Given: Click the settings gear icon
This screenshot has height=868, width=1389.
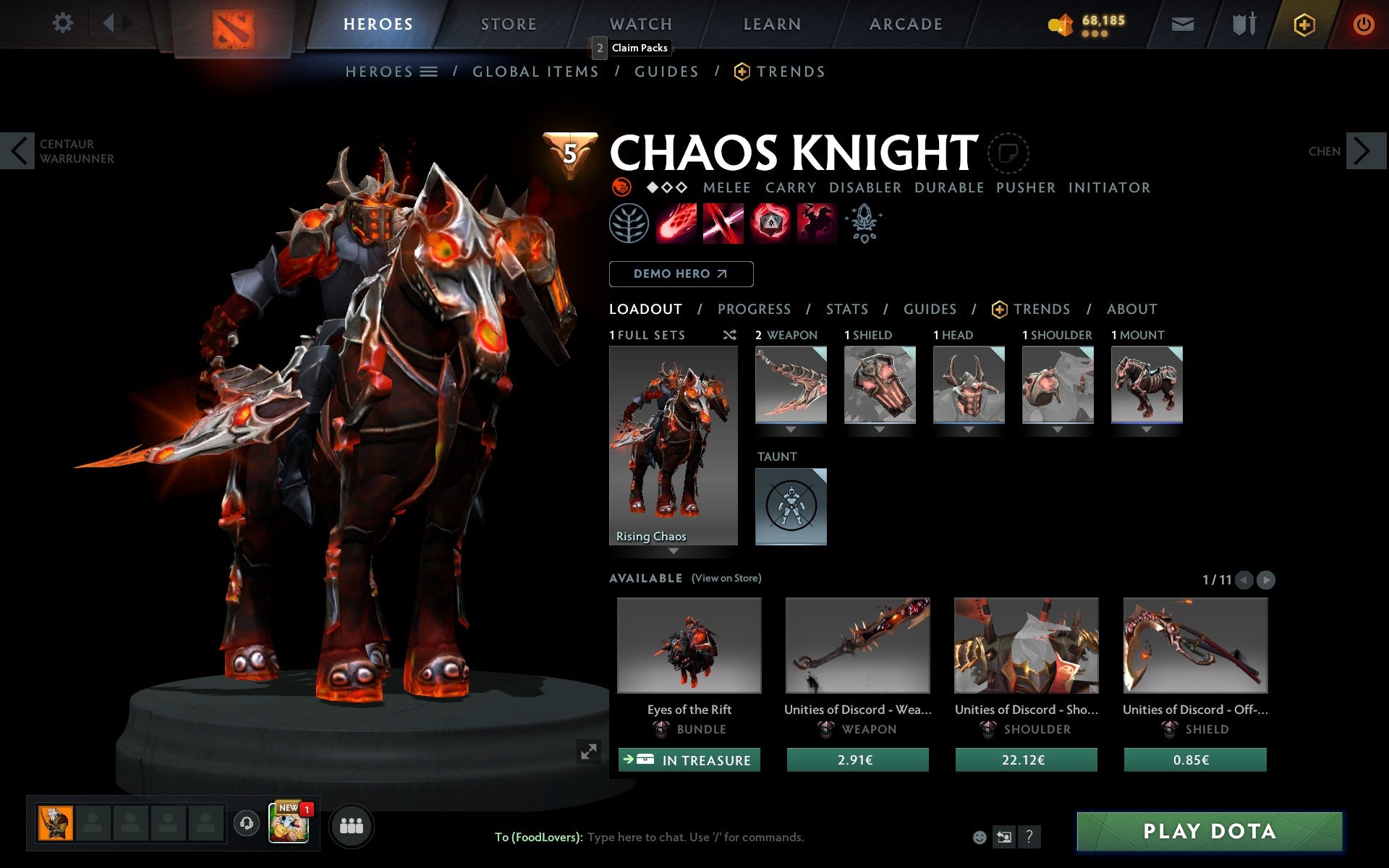Looking at the screenshot, I should tap(64, 23).
